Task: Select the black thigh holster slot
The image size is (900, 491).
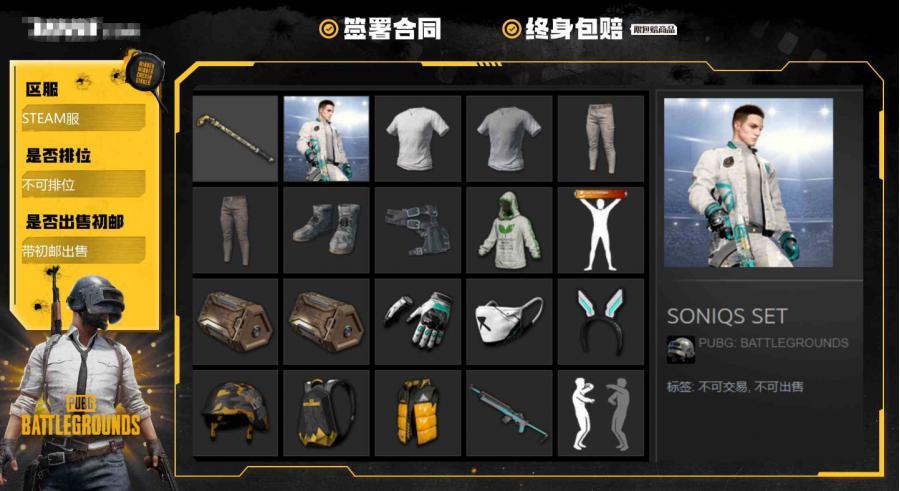Action: tap(417, 229)
